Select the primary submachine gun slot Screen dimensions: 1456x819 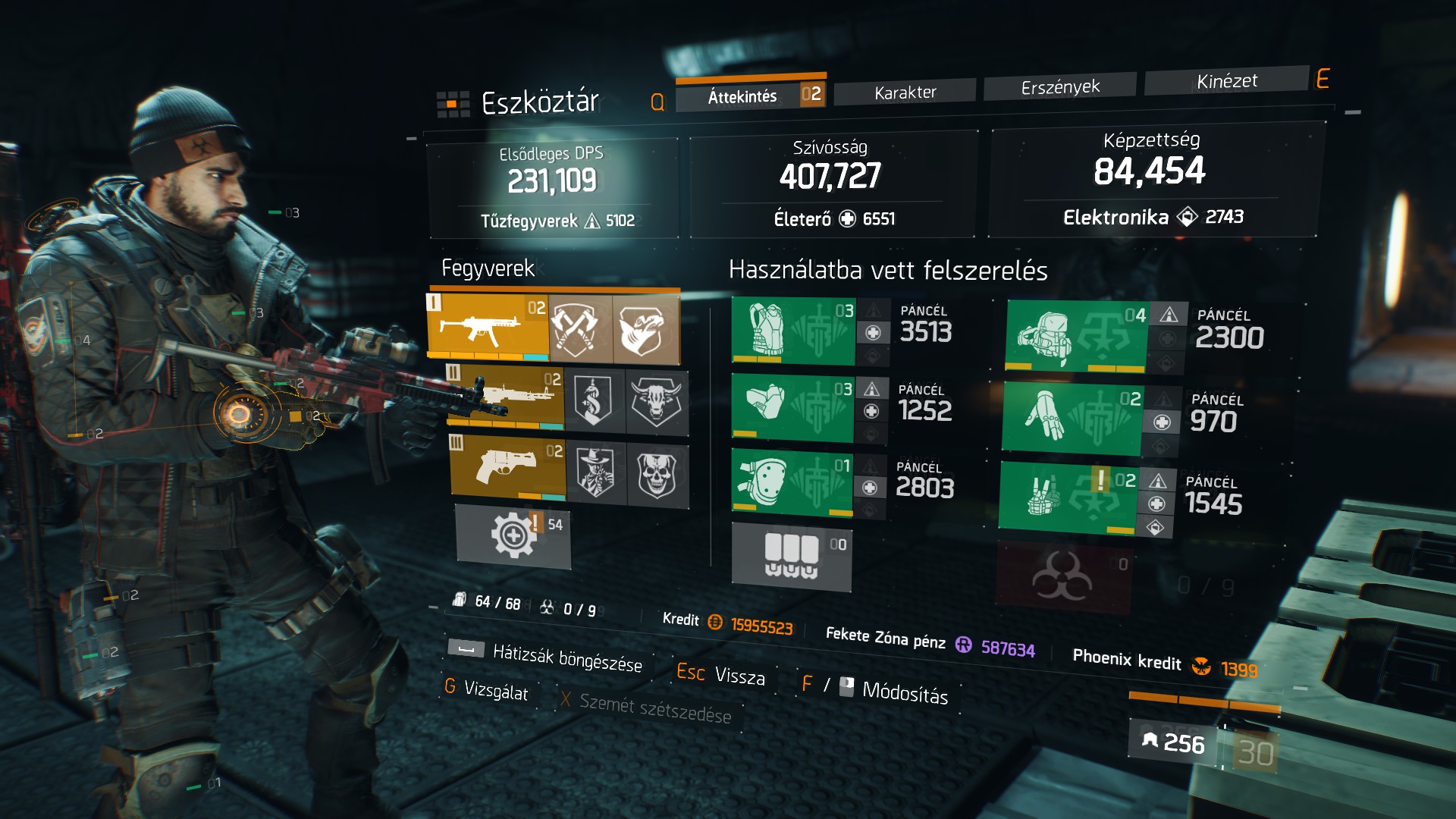tap(487, 326)
